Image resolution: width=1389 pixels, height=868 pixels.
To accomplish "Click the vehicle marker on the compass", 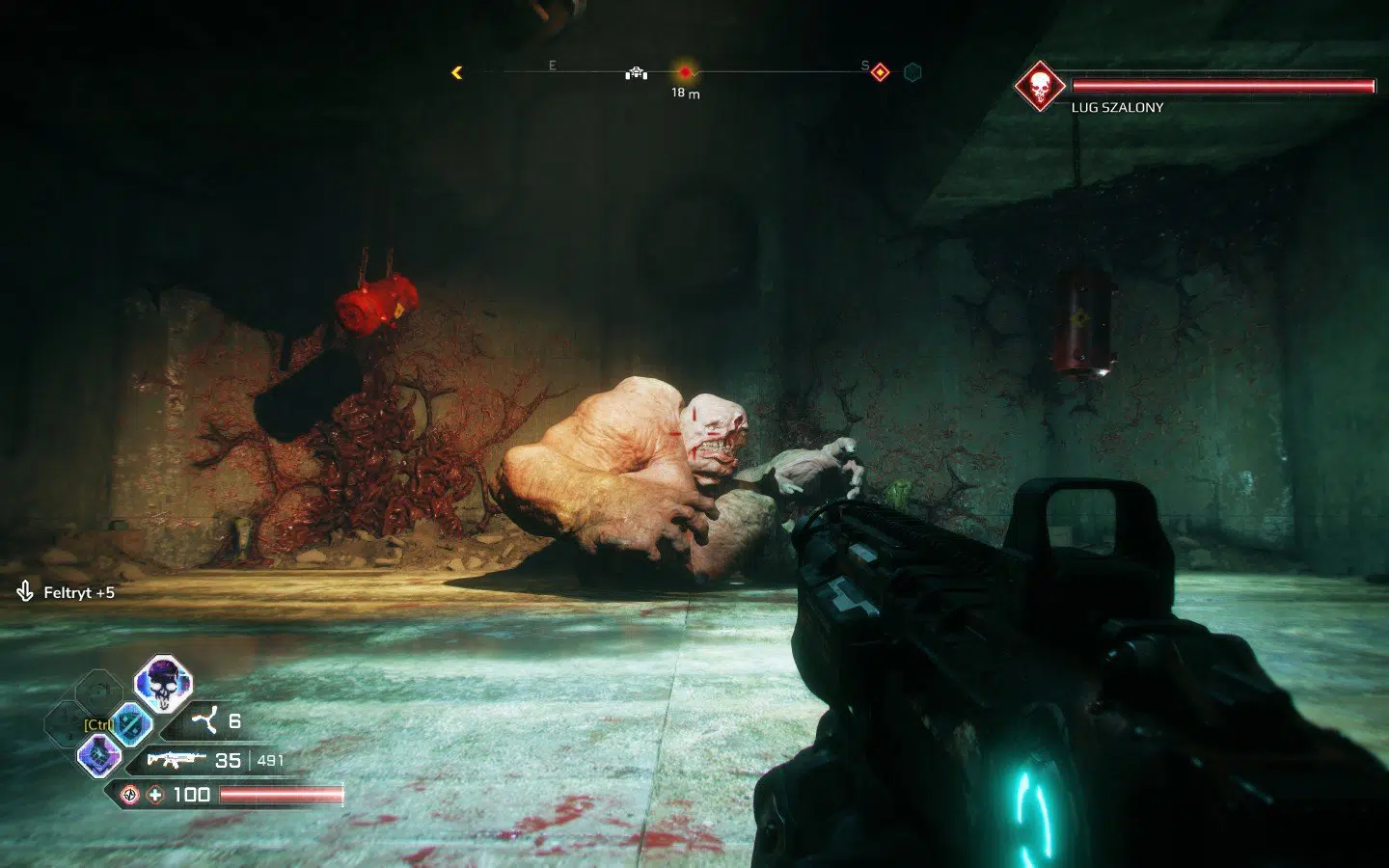I will coord(637,74).
